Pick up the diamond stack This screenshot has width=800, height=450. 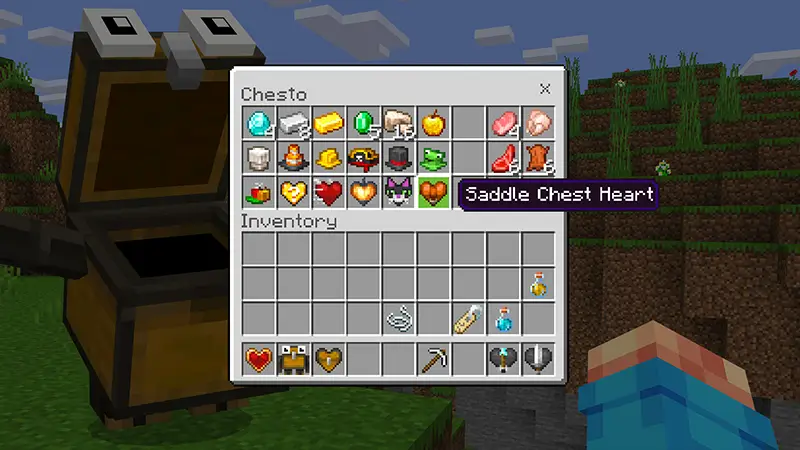260,124
